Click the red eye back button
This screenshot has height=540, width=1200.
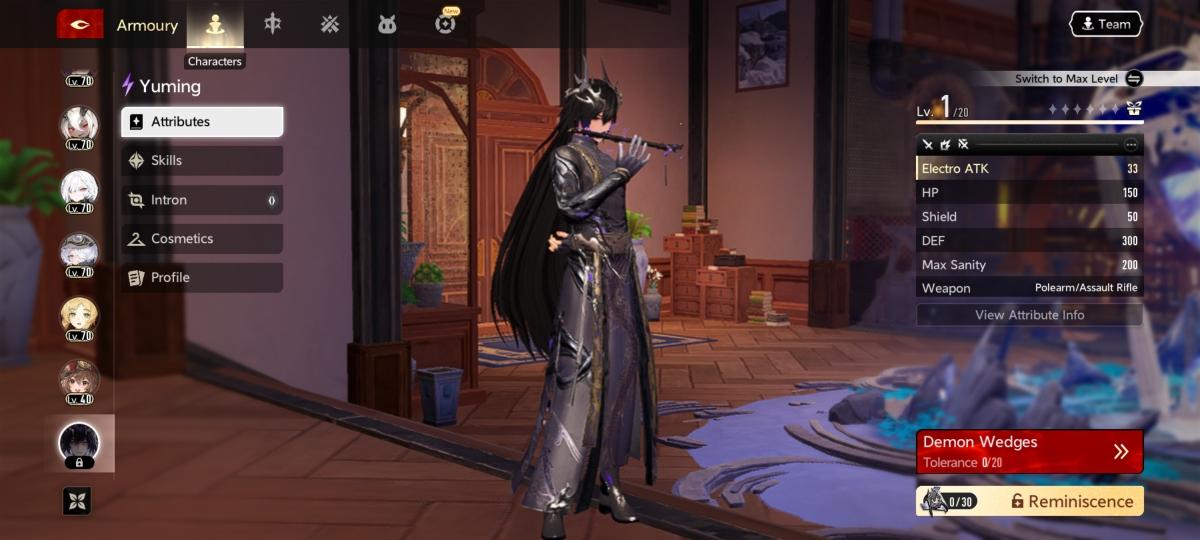(x=79, y=24)
